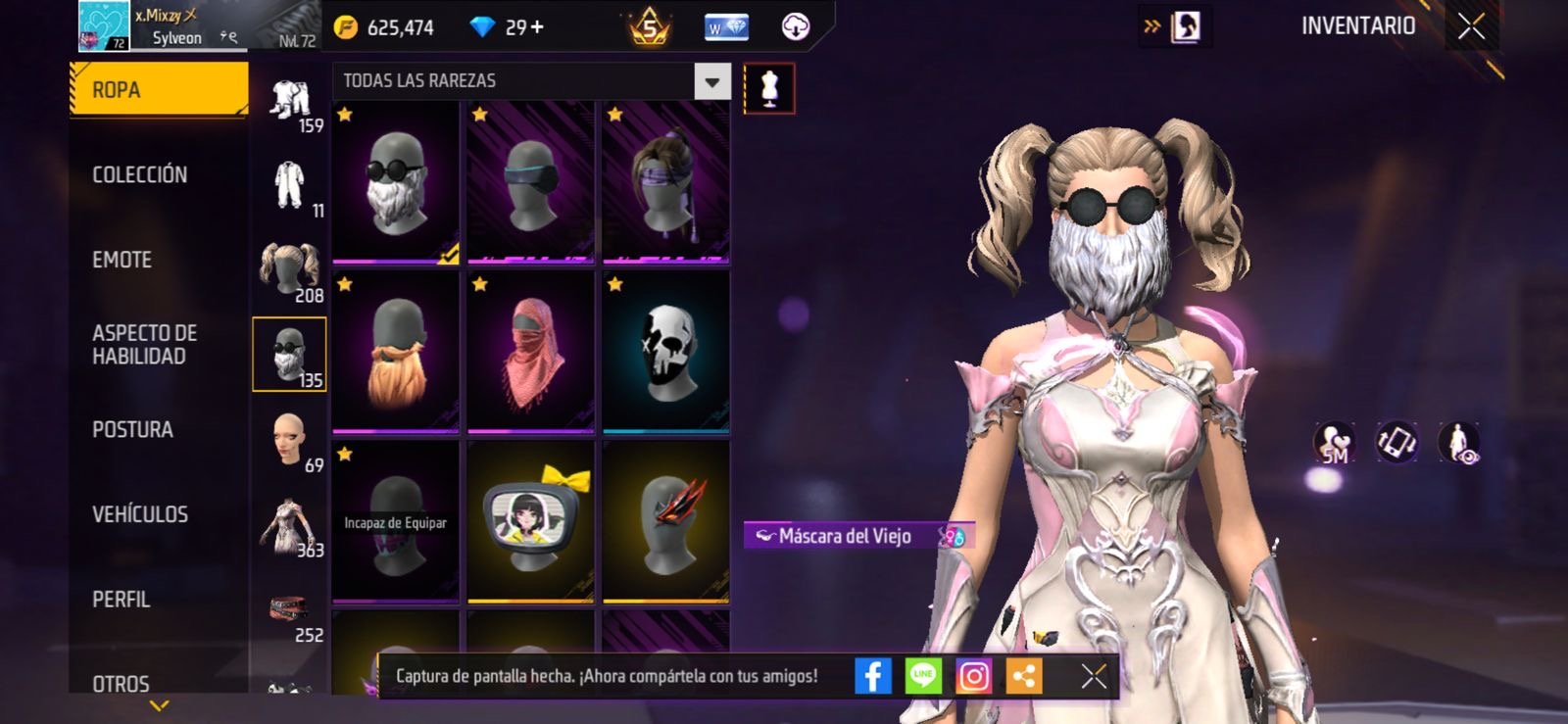Open the Perfil section

click(x=121, y=600)
